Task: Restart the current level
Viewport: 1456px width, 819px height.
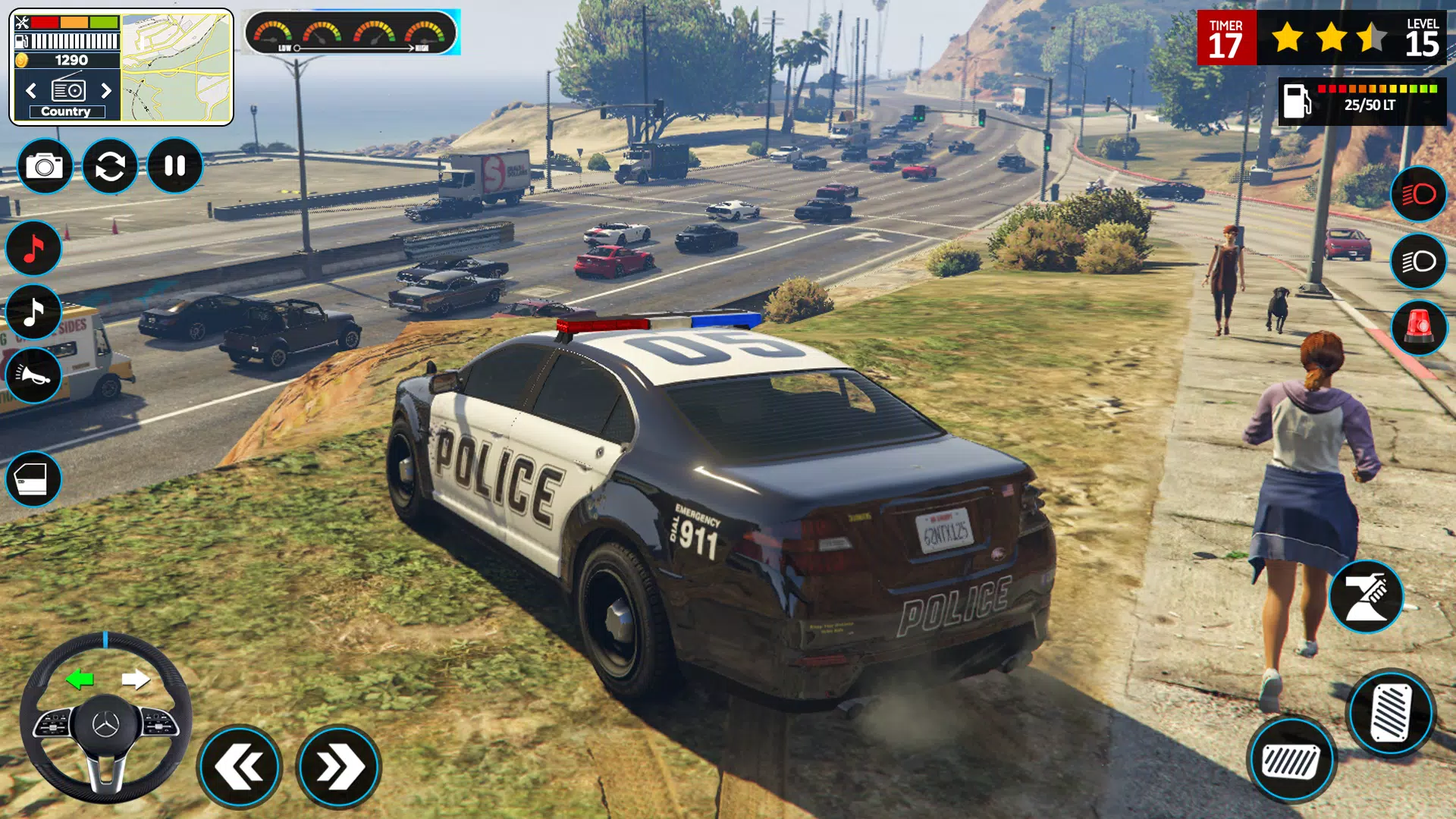Action: 112,166
